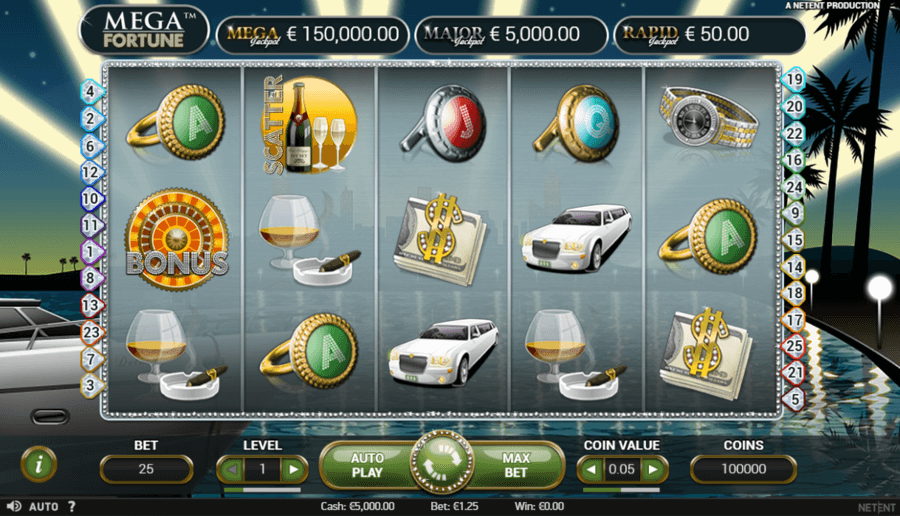Toggle the sound speaker icon
Screen dimensions: 900x516
click(13, 507)
